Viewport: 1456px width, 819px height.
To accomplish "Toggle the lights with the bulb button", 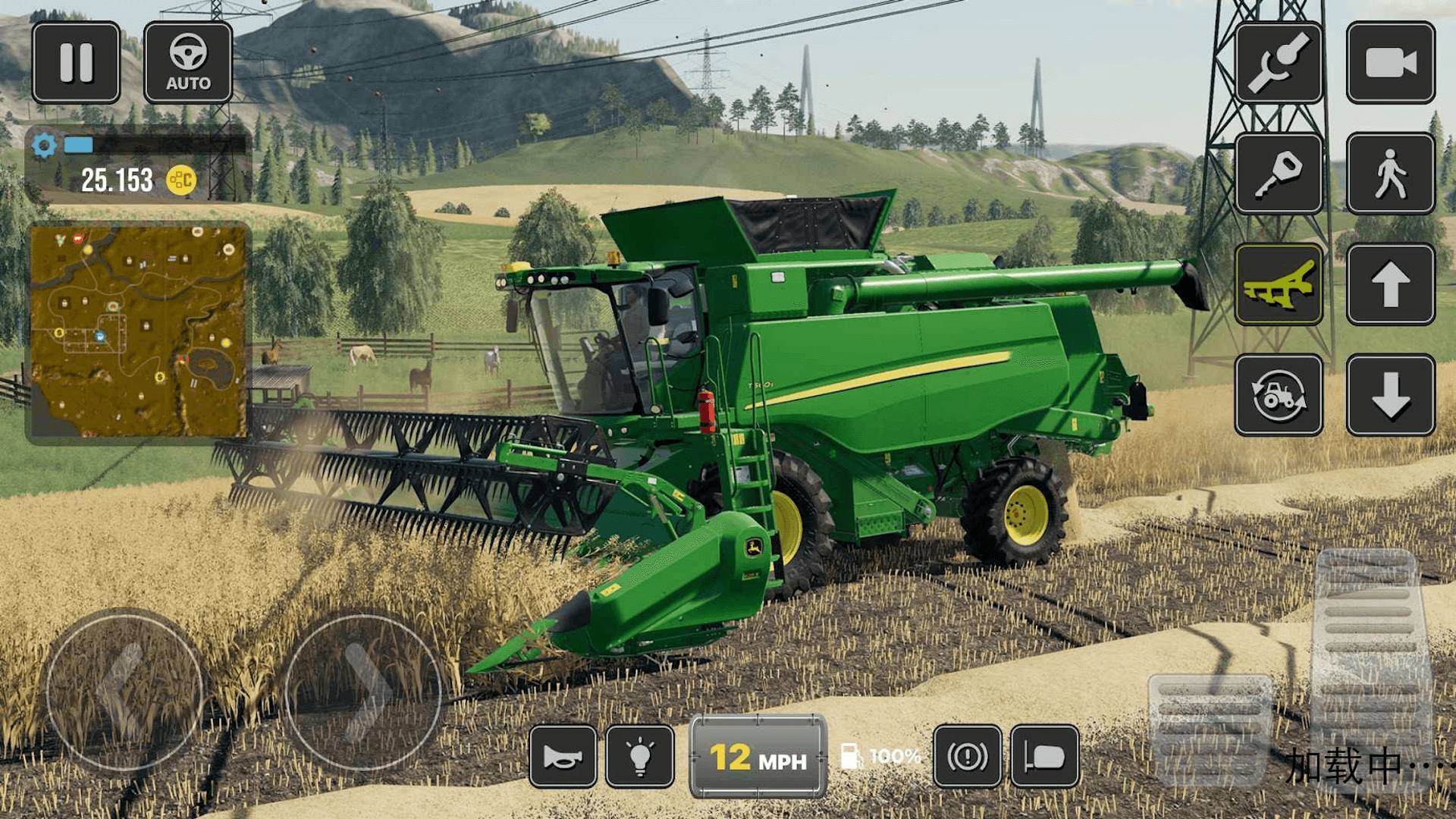I will pyautogui.click(x=640, y=756).
